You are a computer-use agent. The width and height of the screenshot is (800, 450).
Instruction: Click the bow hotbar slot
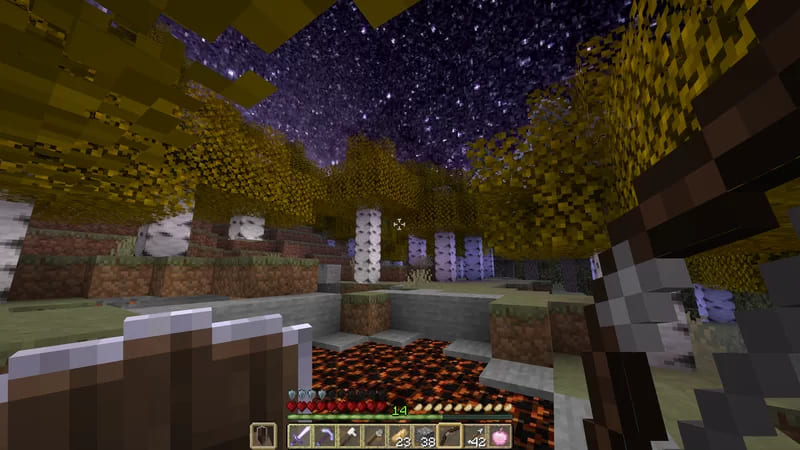[x=450, y=435]
